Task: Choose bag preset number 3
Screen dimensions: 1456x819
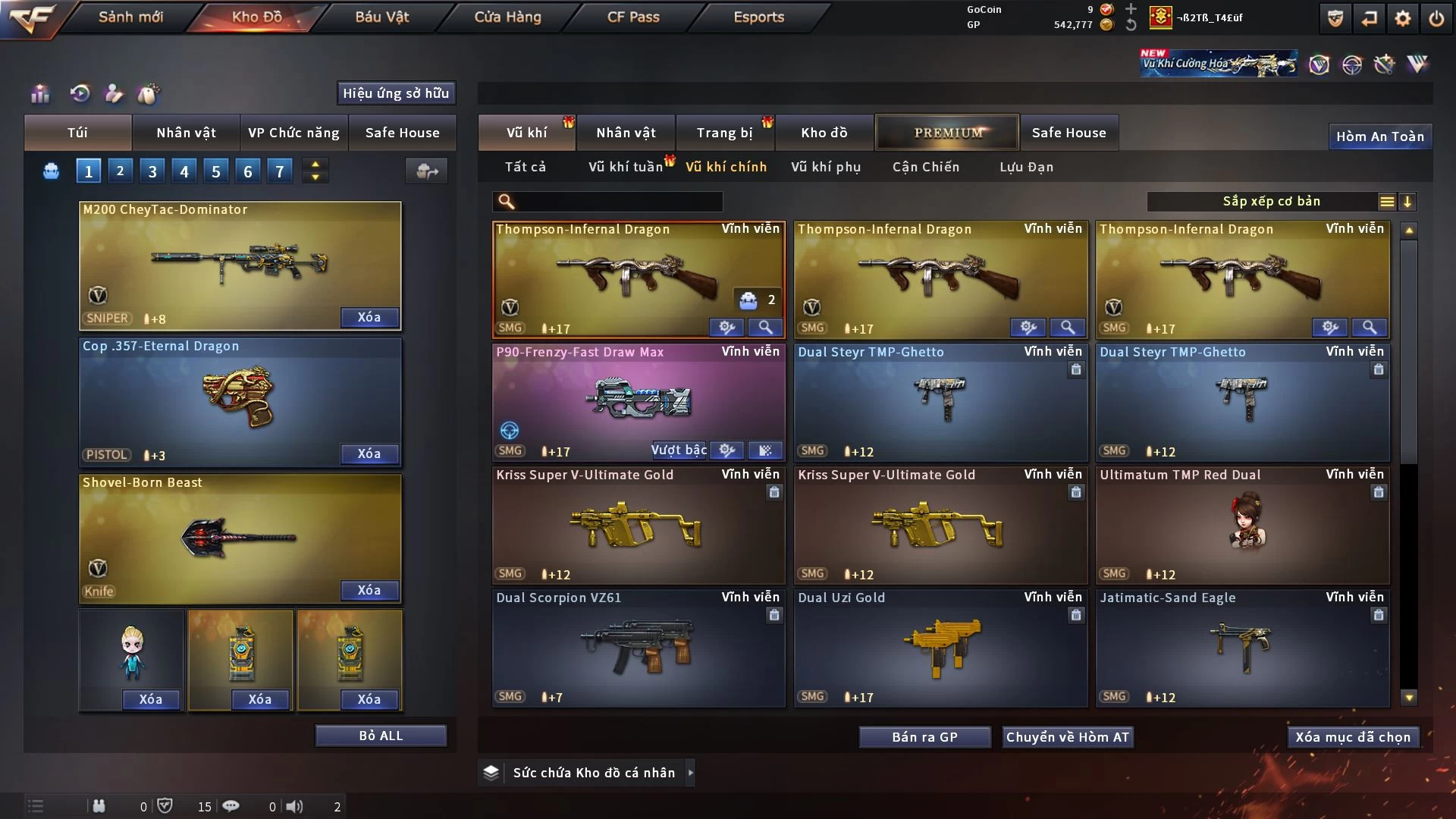Action: (152, 171)
